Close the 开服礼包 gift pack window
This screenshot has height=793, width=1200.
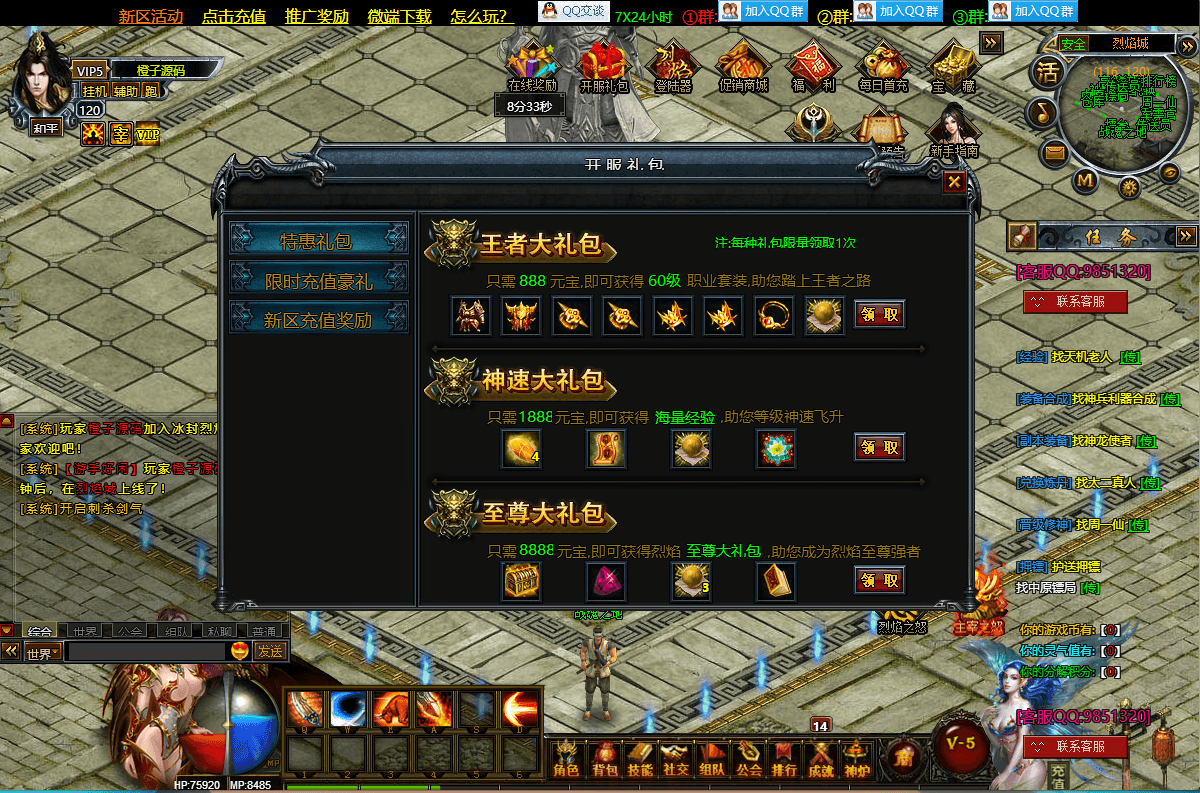954,181
